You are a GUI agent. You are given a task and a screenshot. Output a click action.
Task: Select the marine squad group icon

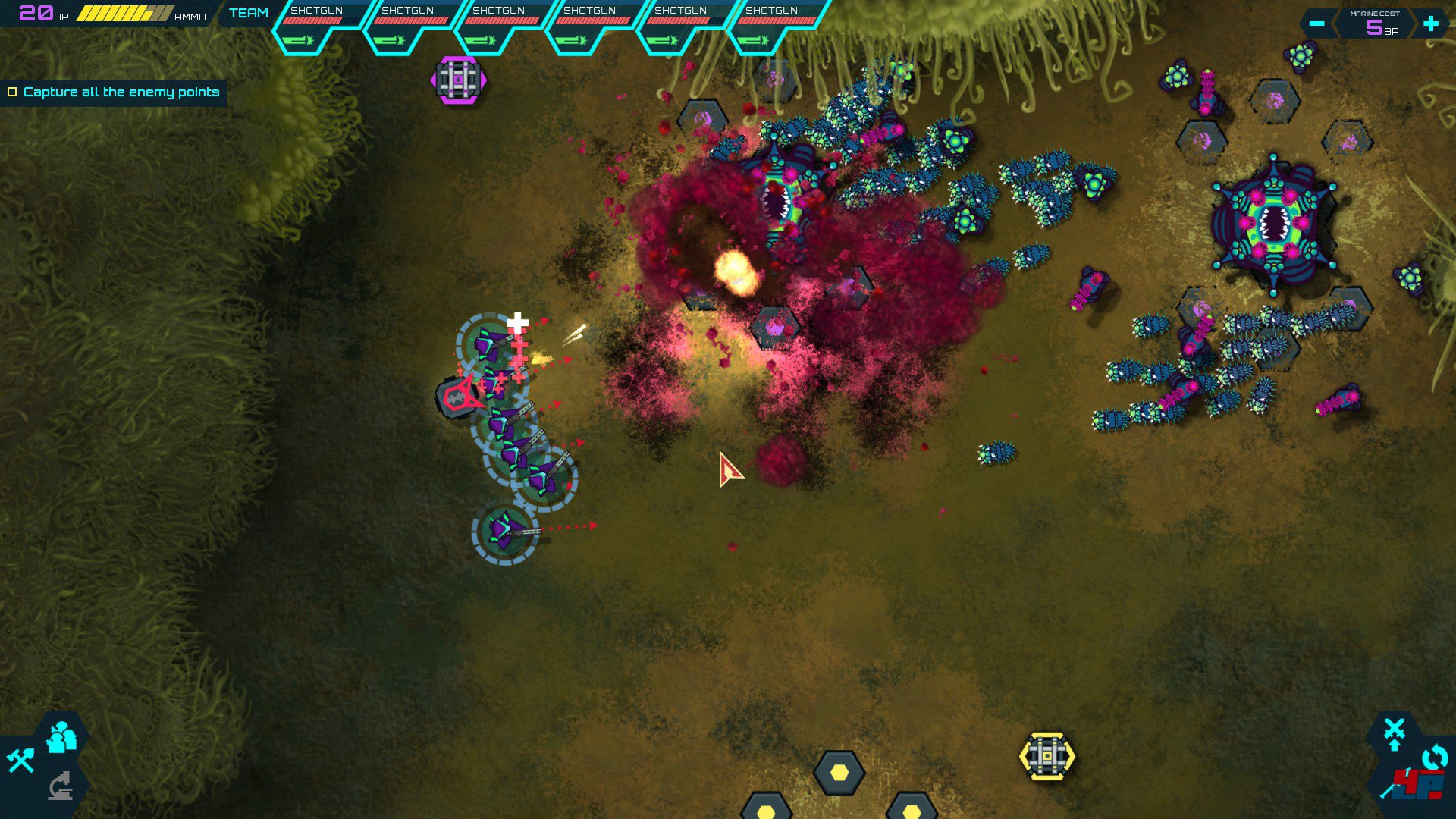tap(61, 738)
